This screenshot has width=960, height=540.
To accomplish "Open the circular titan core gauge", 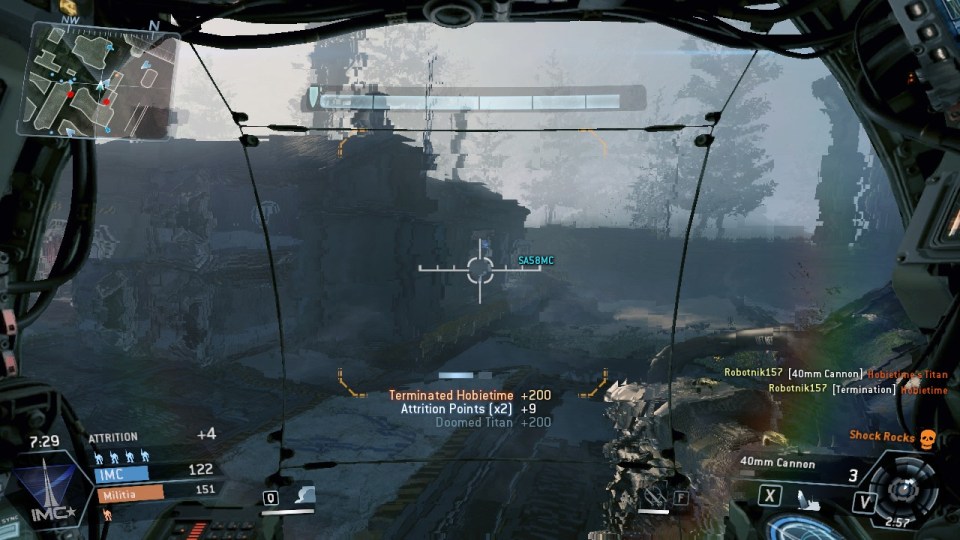I will pyautogui.click(x=905, y=488).
